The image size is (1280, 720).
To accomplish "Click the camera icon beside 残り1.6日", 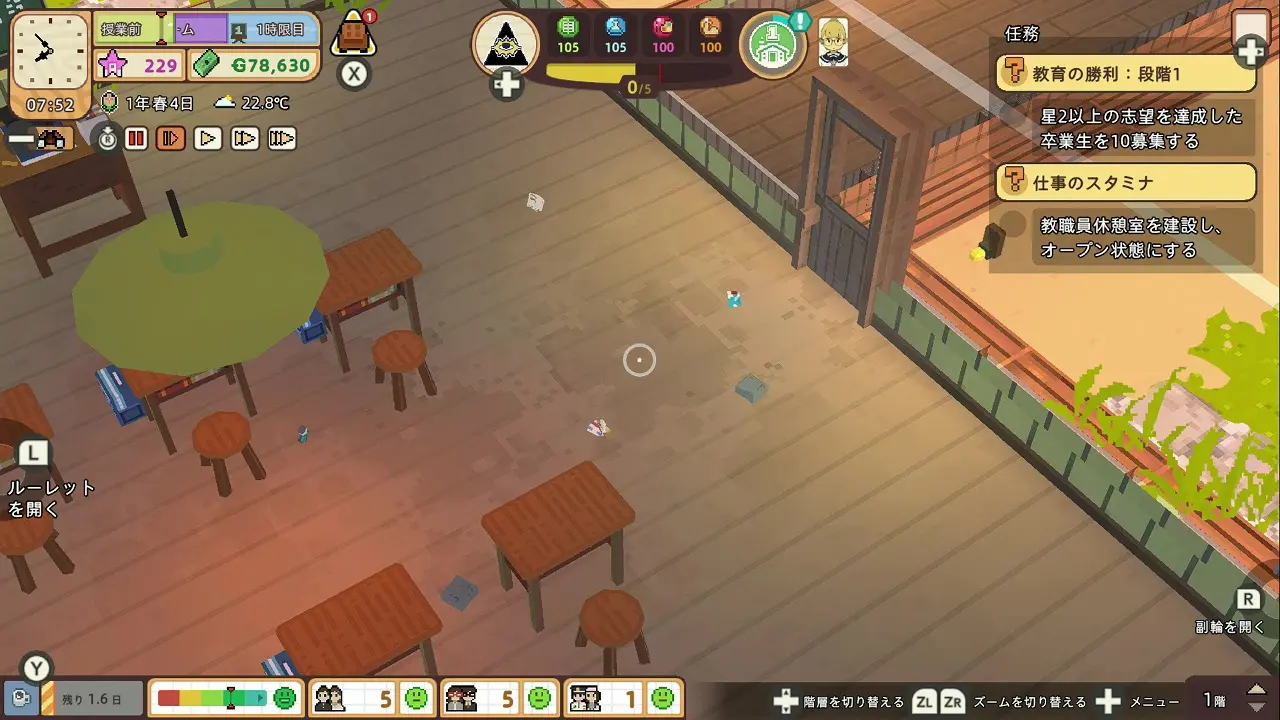I will pos(19,698).
